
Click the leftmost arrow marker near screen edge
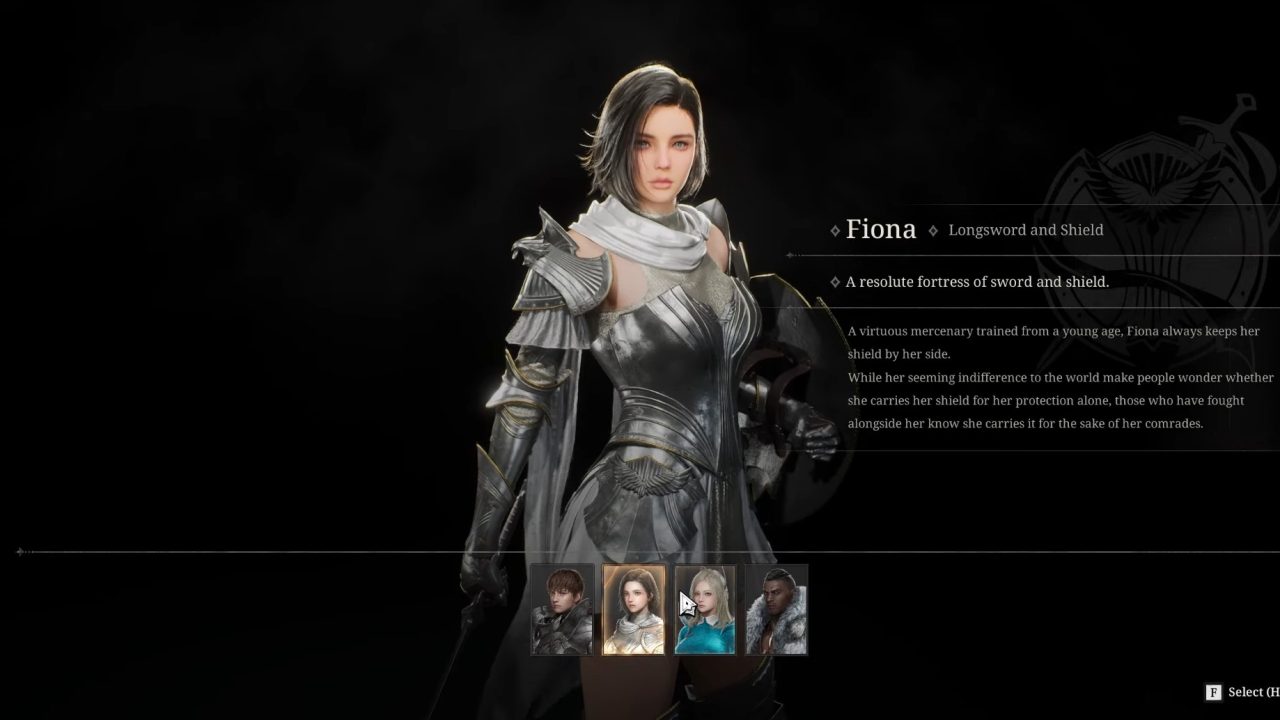18,551
